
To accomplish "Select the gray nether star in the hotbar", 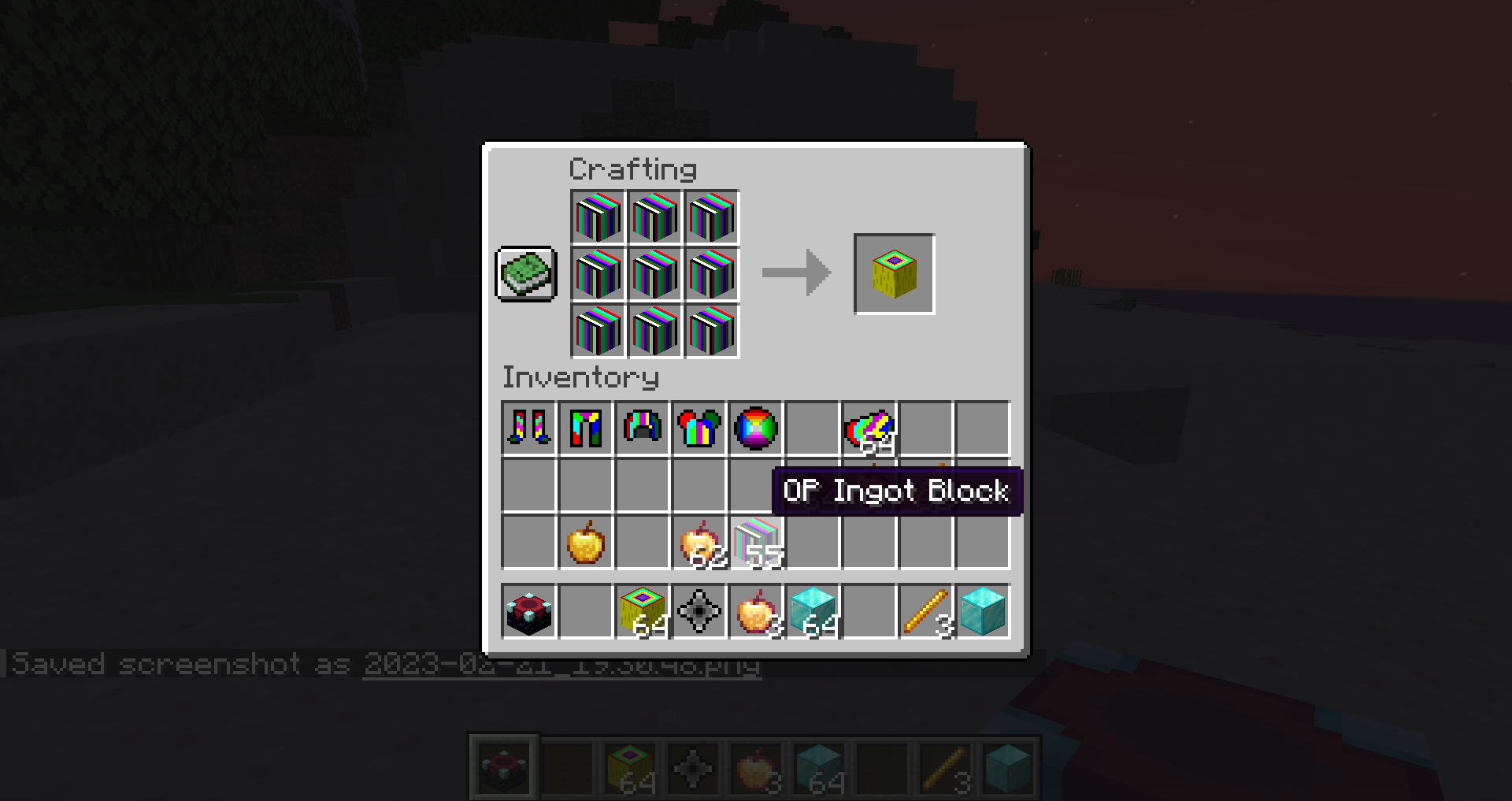I will [x=699, y=610].
